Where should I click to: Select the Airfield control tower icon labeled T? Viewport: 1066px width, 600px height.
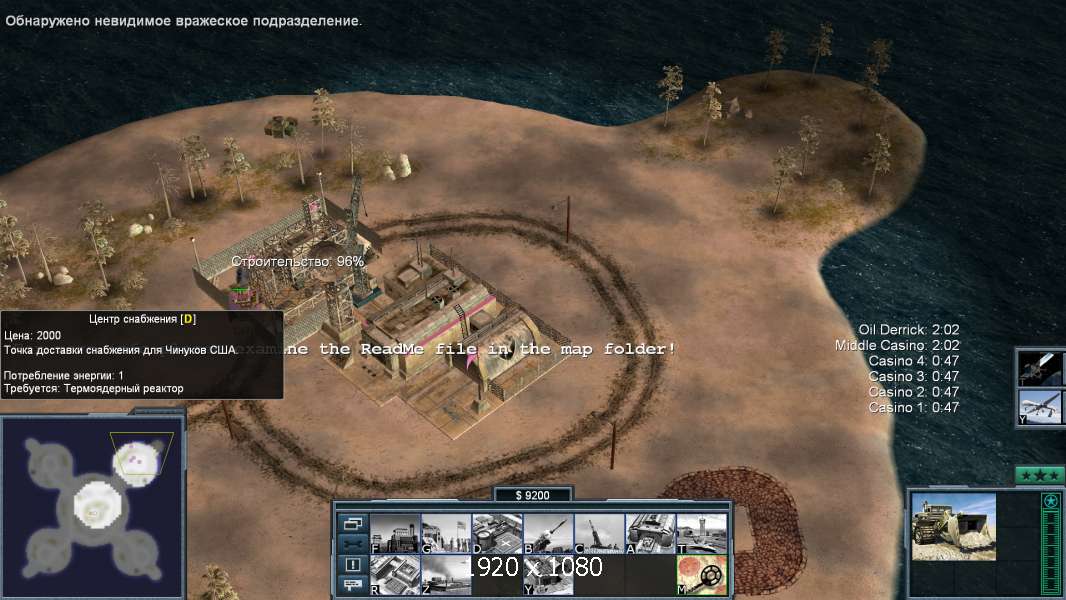701,534
